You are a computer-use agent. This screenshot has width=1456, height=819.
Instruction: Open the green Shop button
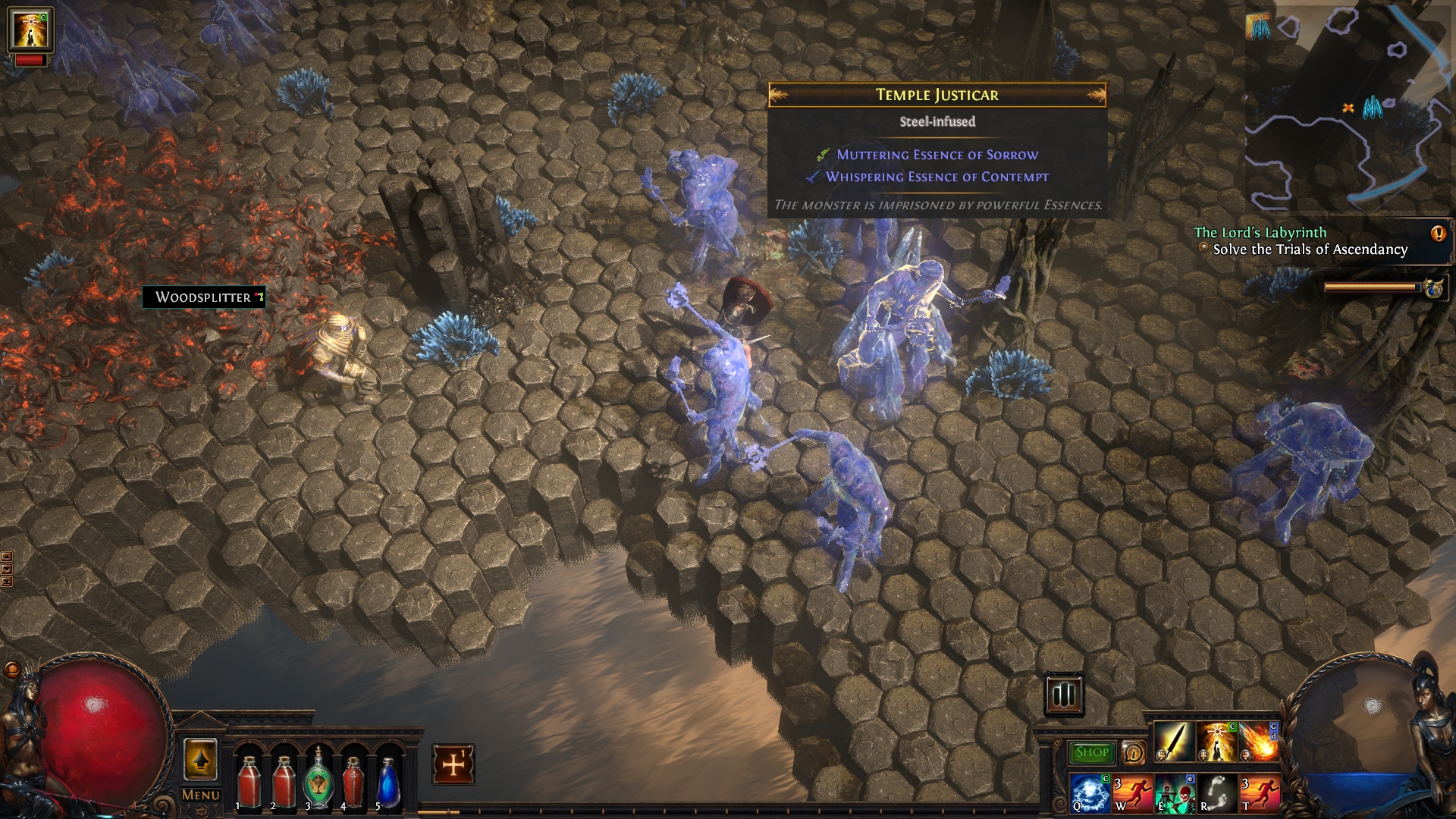1091,752
